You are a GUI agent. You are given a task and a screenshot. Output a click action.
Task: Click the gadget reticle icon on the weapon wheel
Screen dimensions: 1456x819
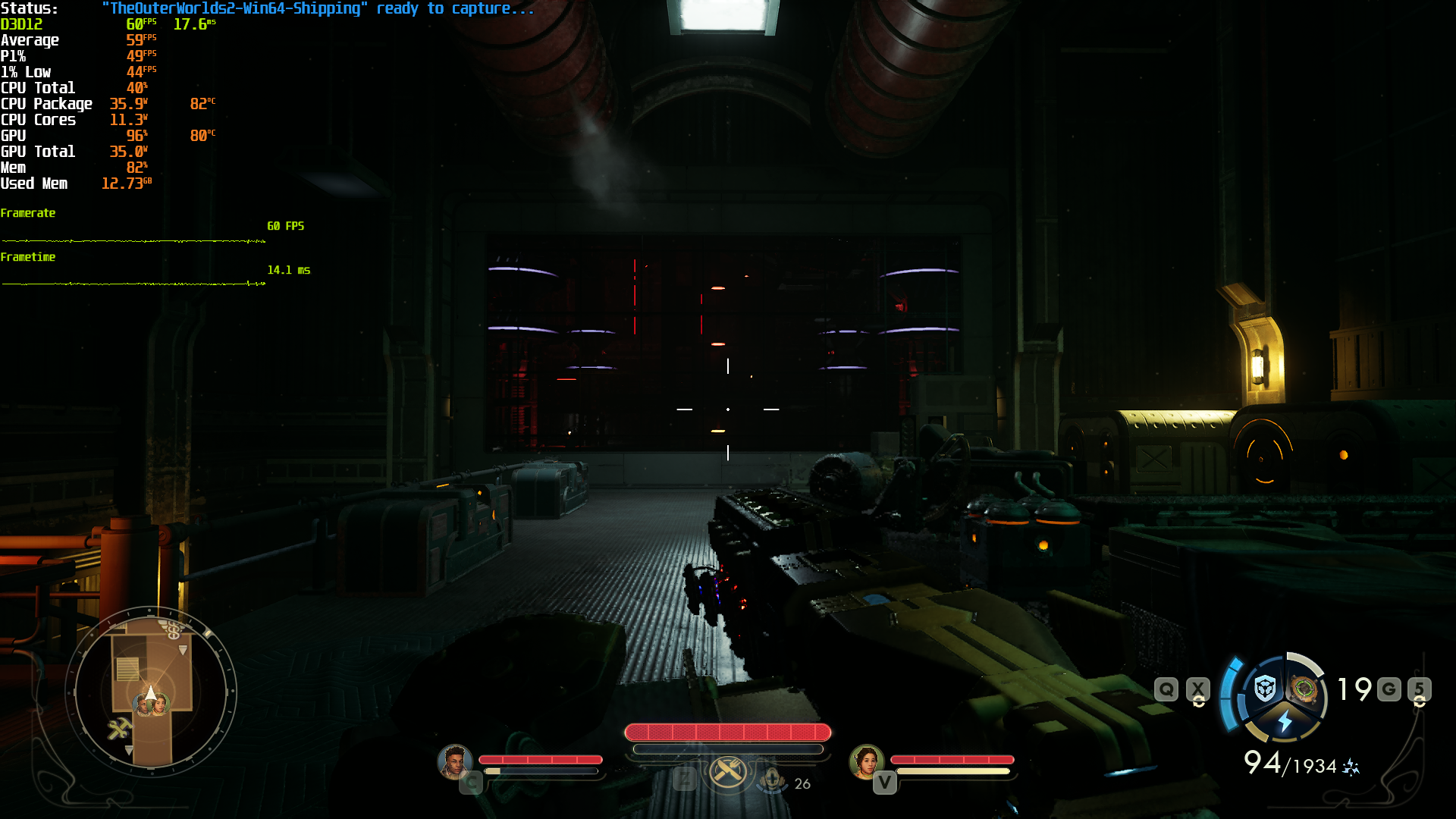pos(1303,689)
